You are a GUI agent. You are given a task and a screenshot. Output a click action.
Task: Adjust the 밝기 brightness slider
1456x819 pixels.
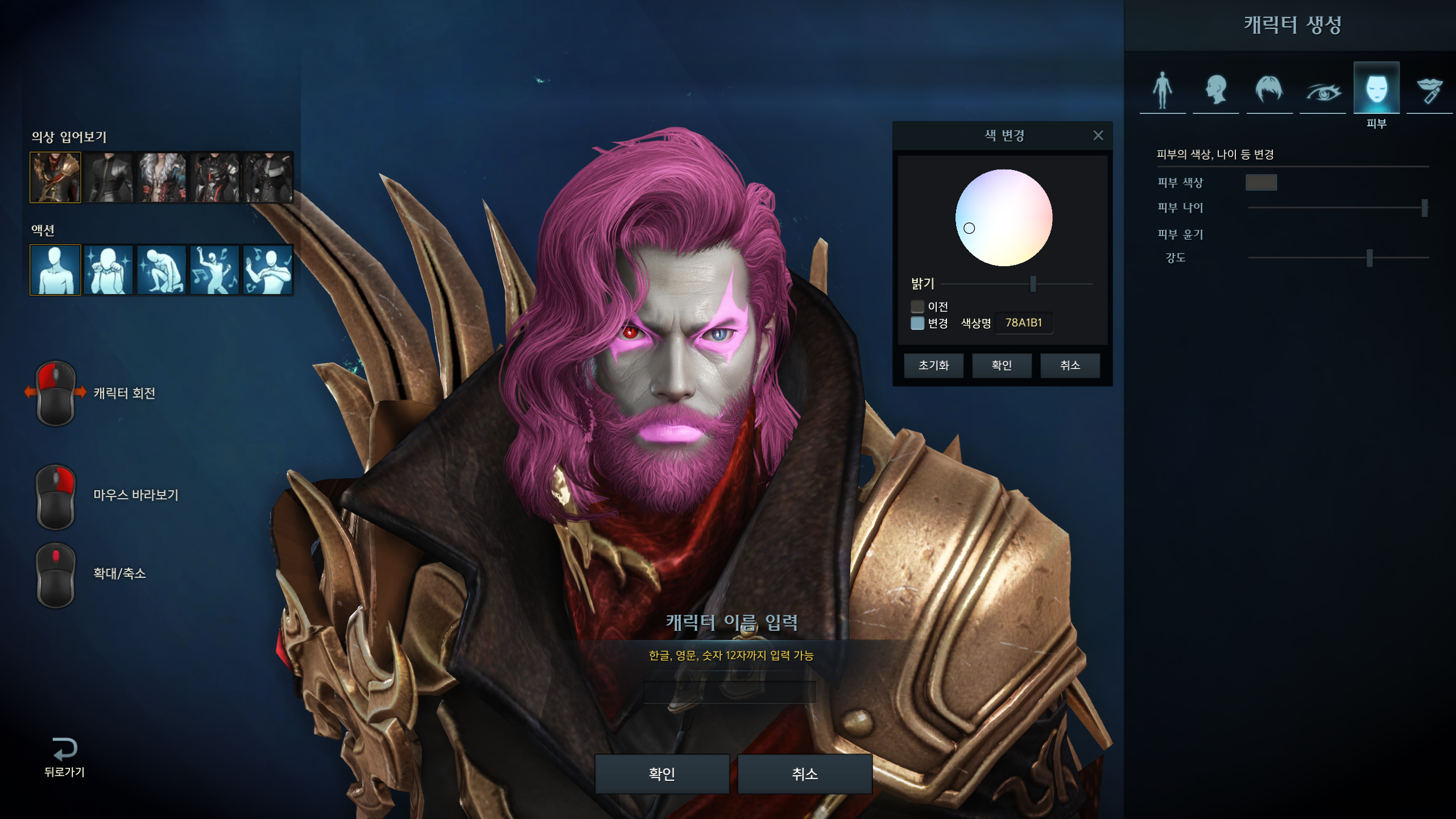coord(1033,283)
